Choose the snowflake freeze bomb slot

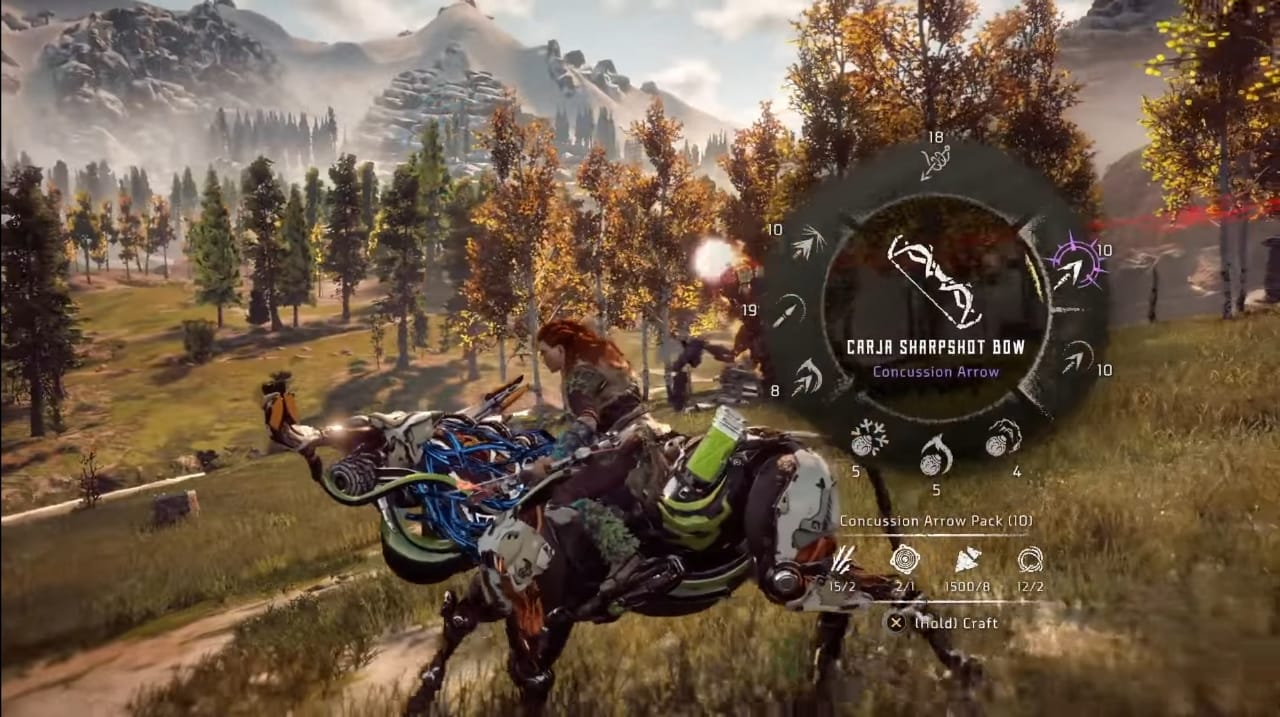[868, 438]
